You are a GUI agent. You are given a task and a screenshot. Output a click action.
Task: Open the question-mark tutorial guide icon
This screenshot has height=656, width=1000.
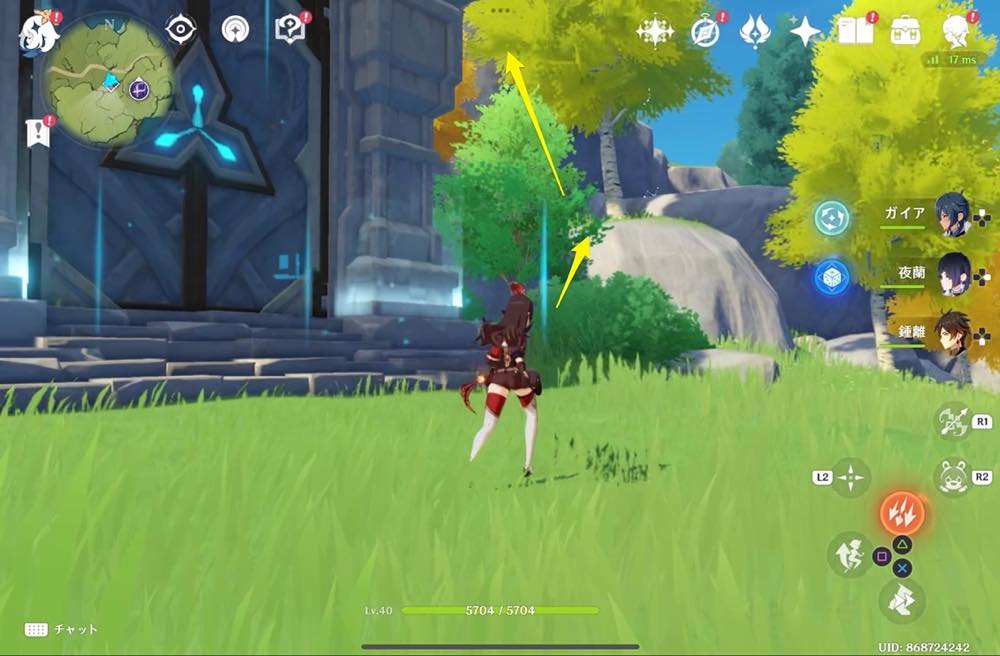point(288,30)
